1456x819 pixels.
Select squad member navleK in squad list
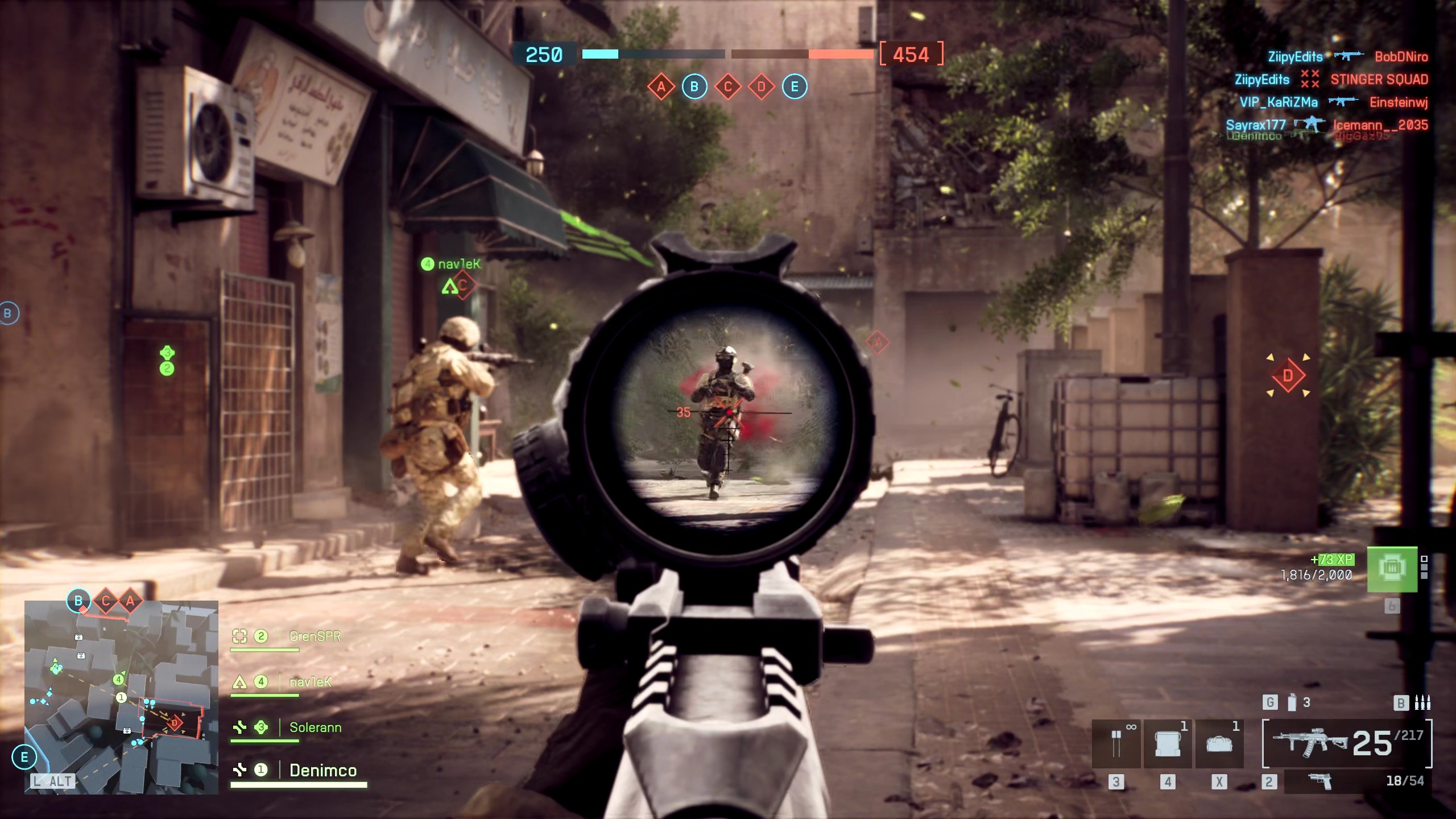tap(310, 682)
